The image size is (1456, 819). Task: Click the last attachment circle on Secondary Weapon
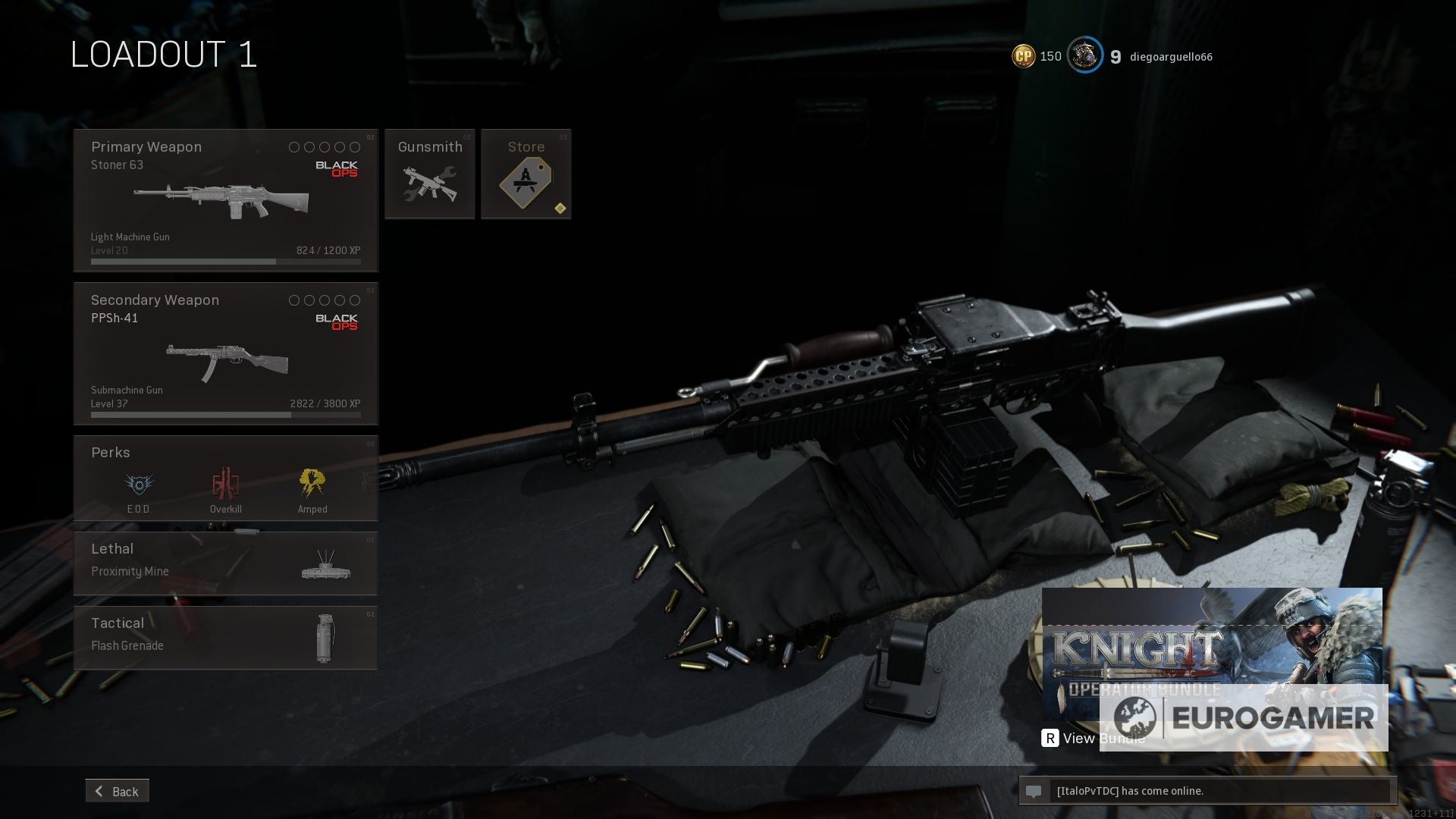pyautogui.click(x=356, y=300)
